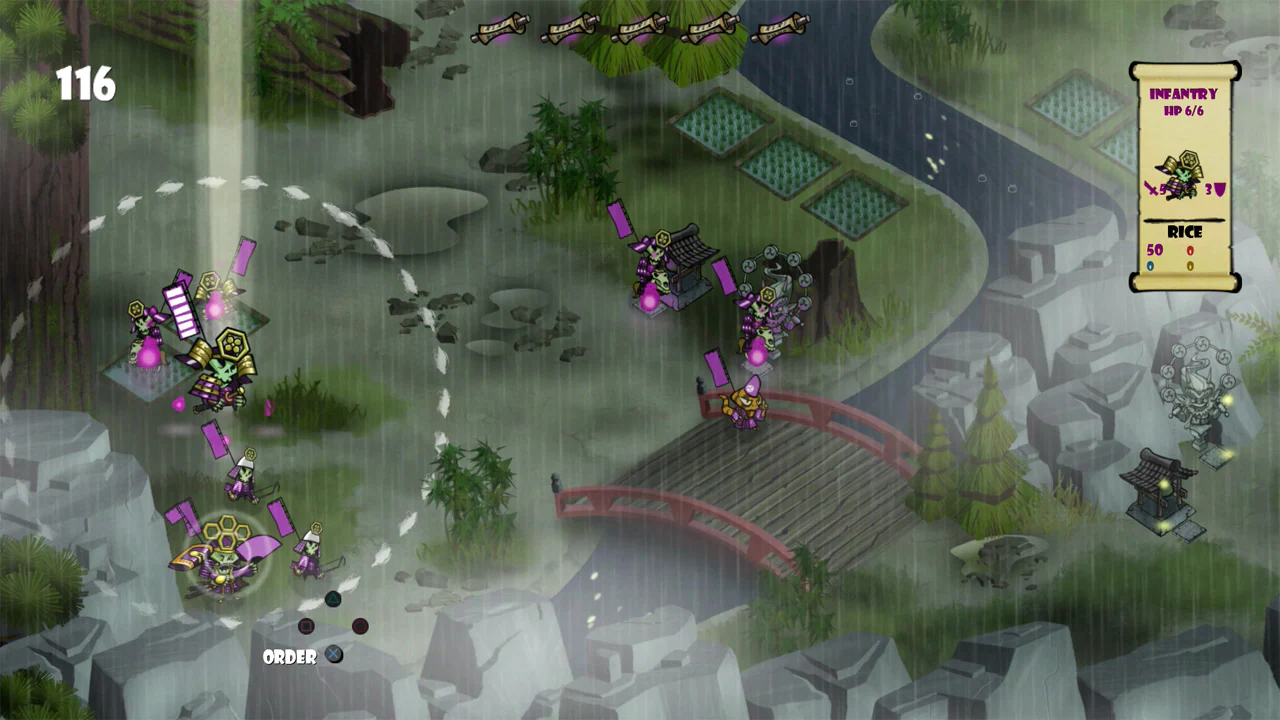Select the purple shield defense icon
Screen dimensions: 1280x720
[x=1218, y=188]
